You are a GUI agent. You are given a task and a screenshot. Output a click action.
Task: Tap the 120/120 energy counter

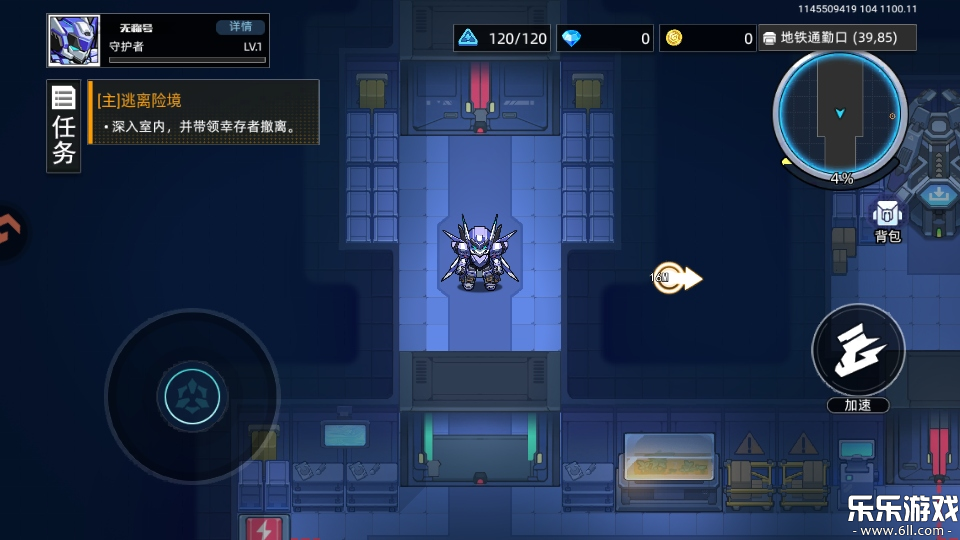point(502,39)
